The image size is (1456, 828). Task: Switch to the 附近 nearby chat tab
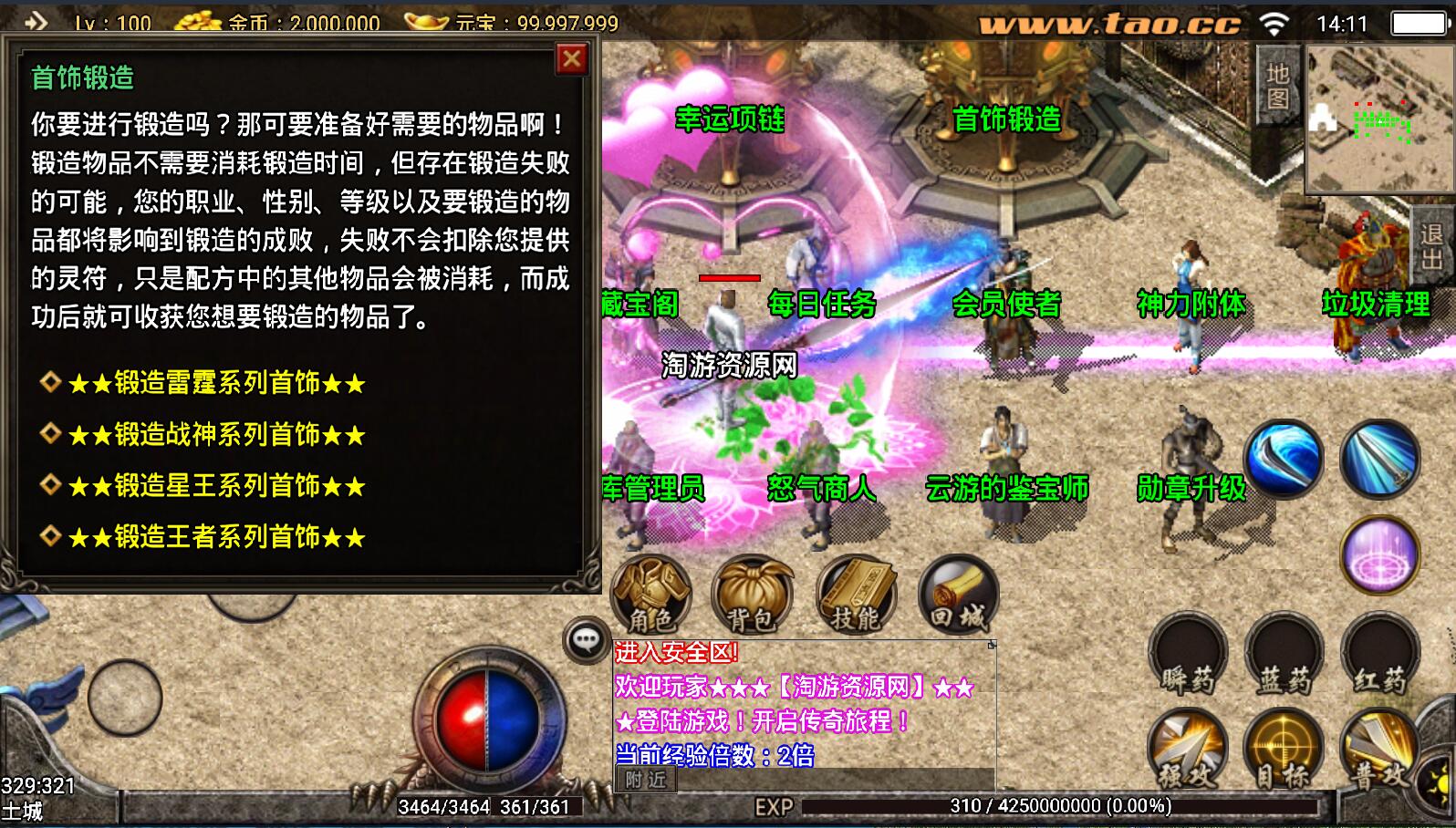point(646,780)
